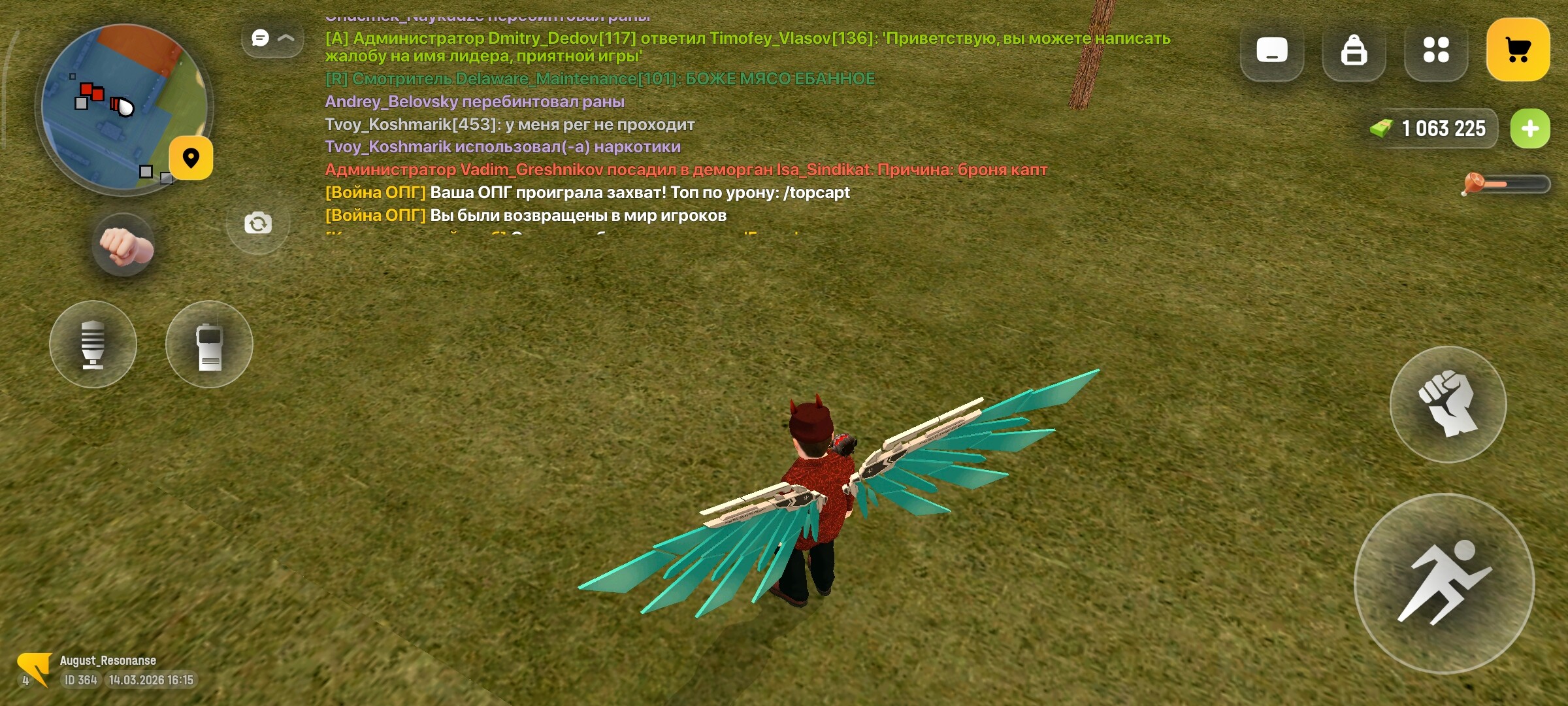Switch camera view with the camera icon
This screenshot has width=1568, height=706.
[x=259, y=222]
